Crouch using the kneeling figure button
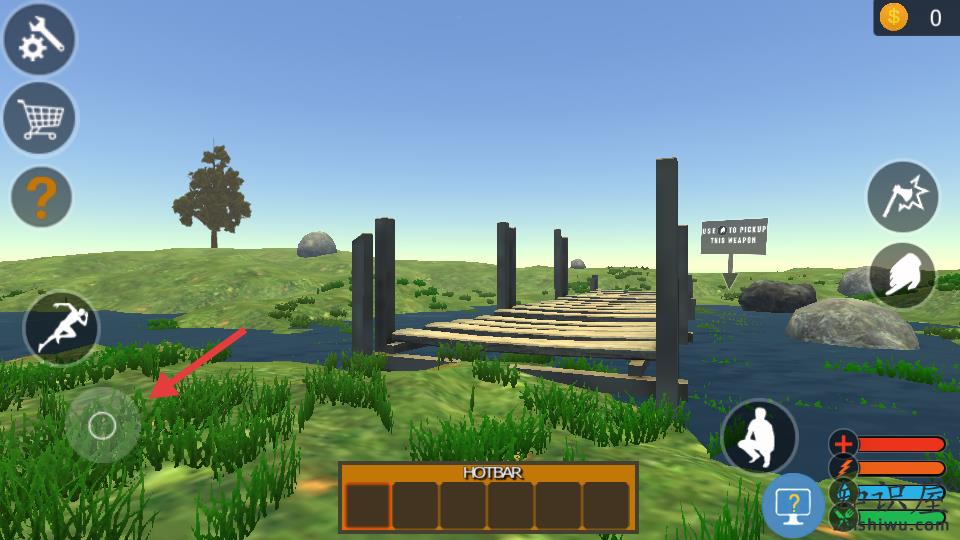 (x=759, y=437)
